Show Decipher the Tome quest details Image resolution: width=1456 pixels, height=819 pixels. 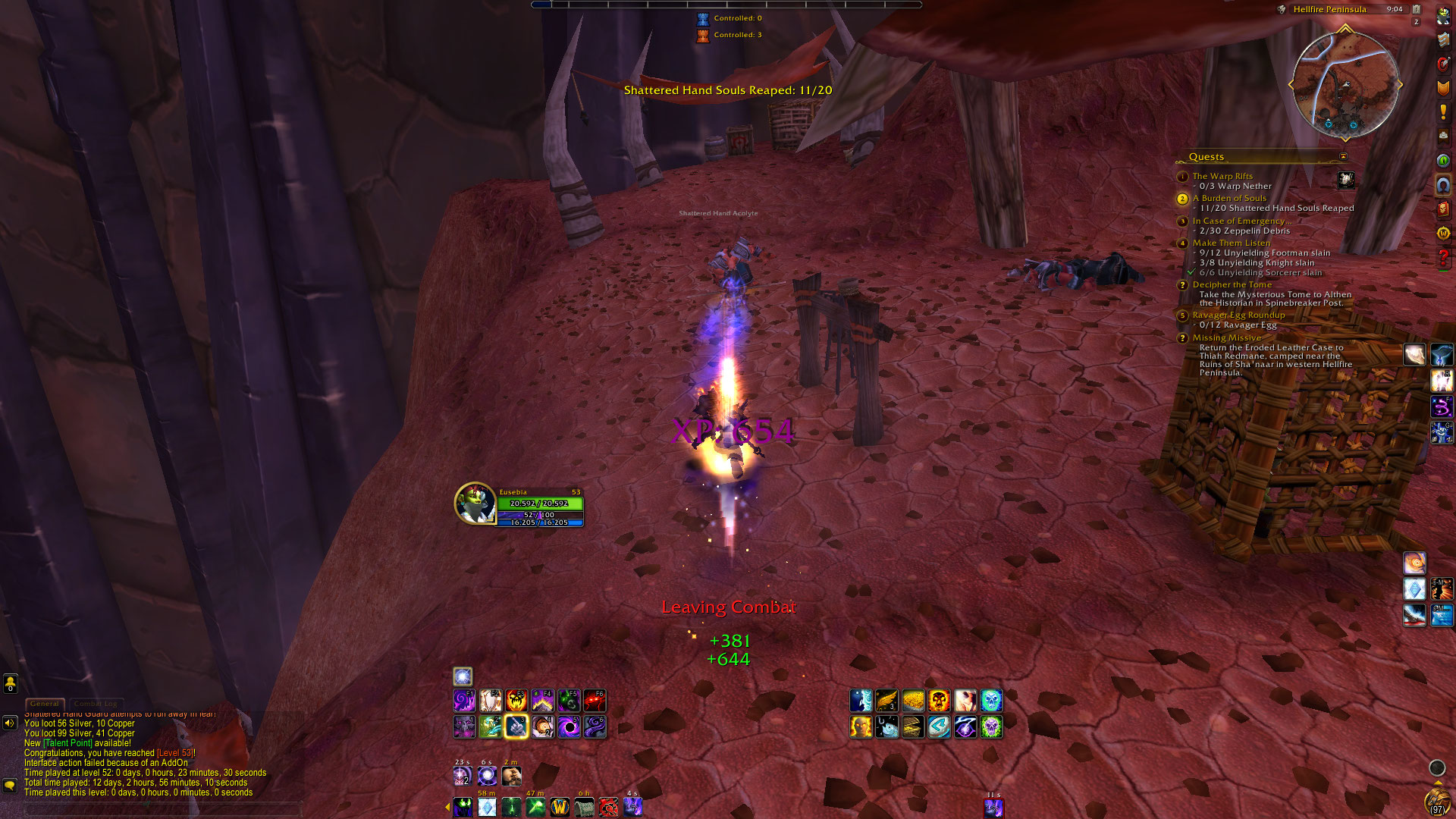[1232, 284]
